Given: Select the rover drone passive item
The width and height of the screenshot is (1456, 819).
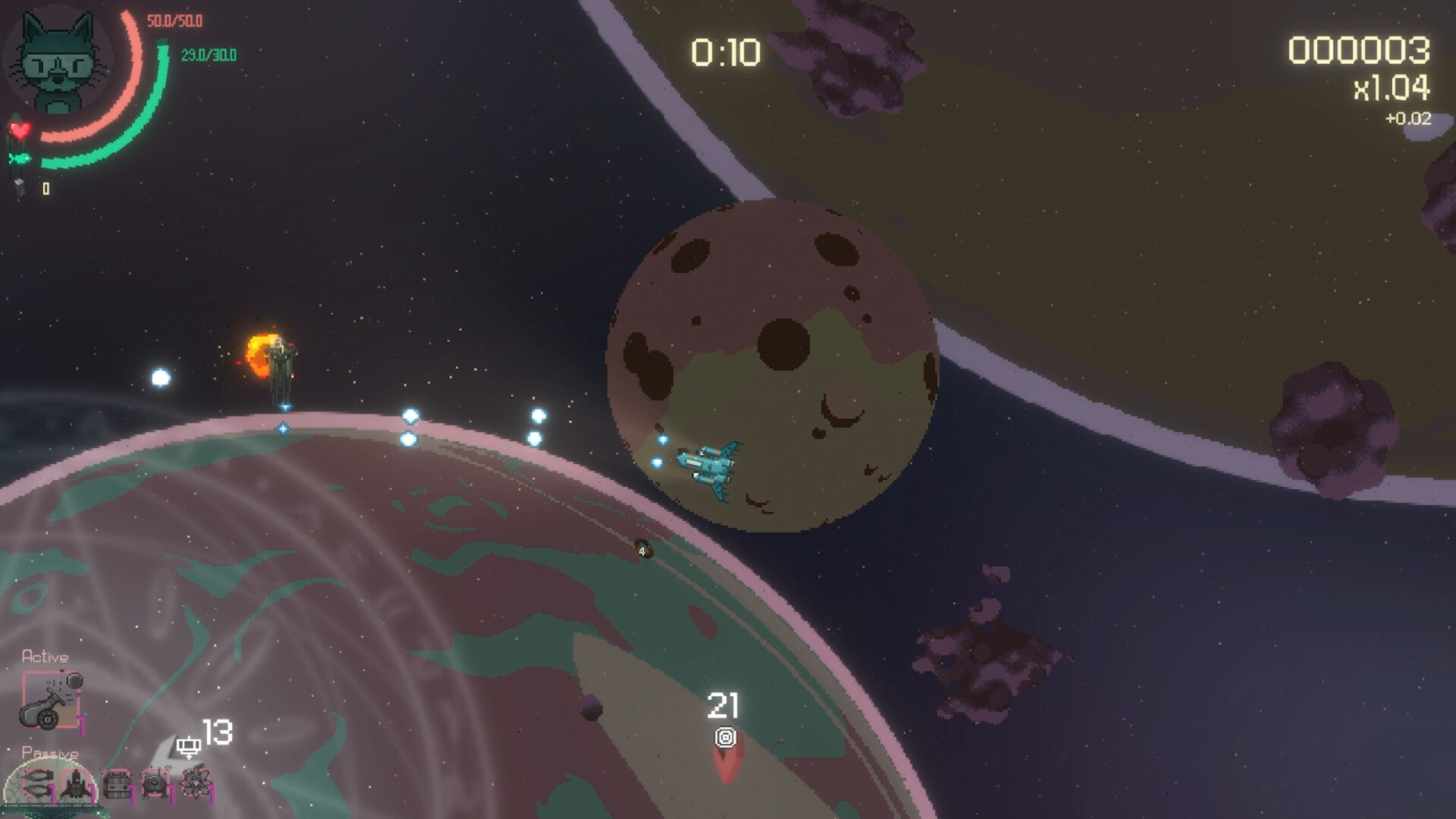Looking at the screenshot, I should click(x=155, y=784).
